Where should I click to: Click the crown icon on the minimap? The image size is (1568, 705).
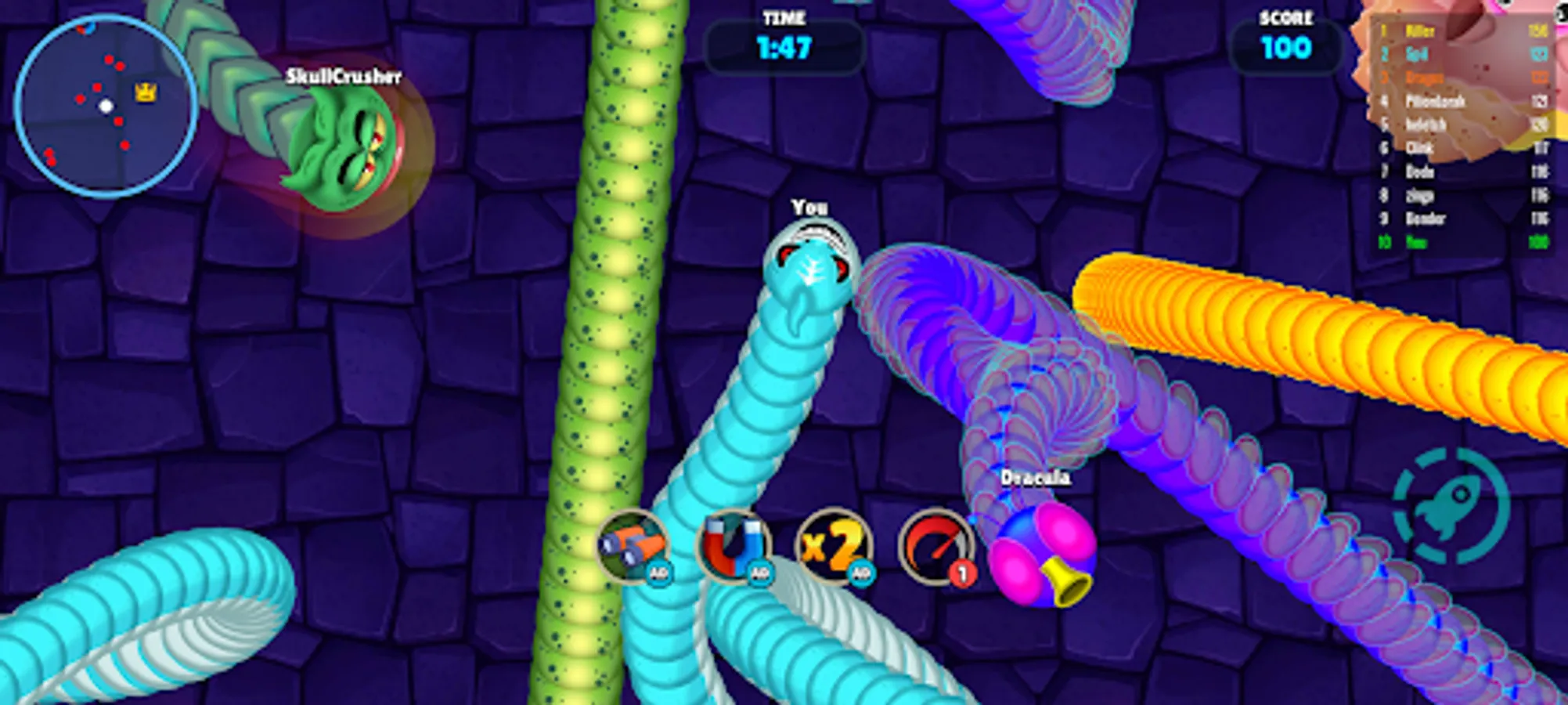pyautogui.click(x=144, y=92)
